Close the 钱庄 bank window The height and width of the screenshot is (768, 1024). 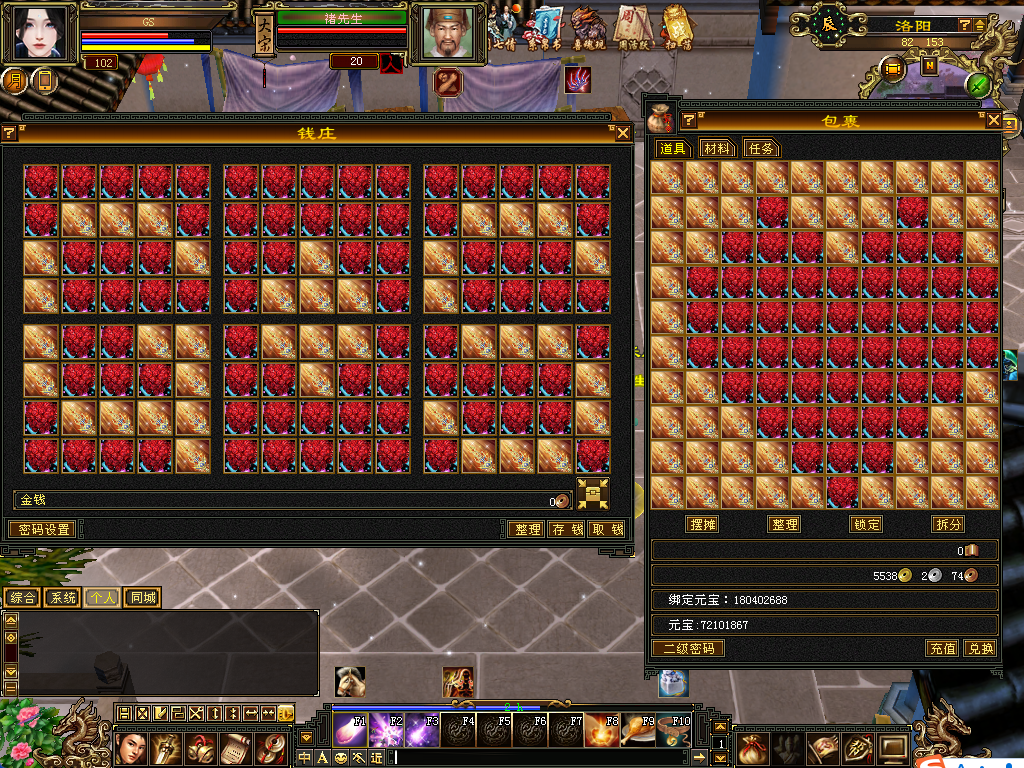tap(623, 132)
